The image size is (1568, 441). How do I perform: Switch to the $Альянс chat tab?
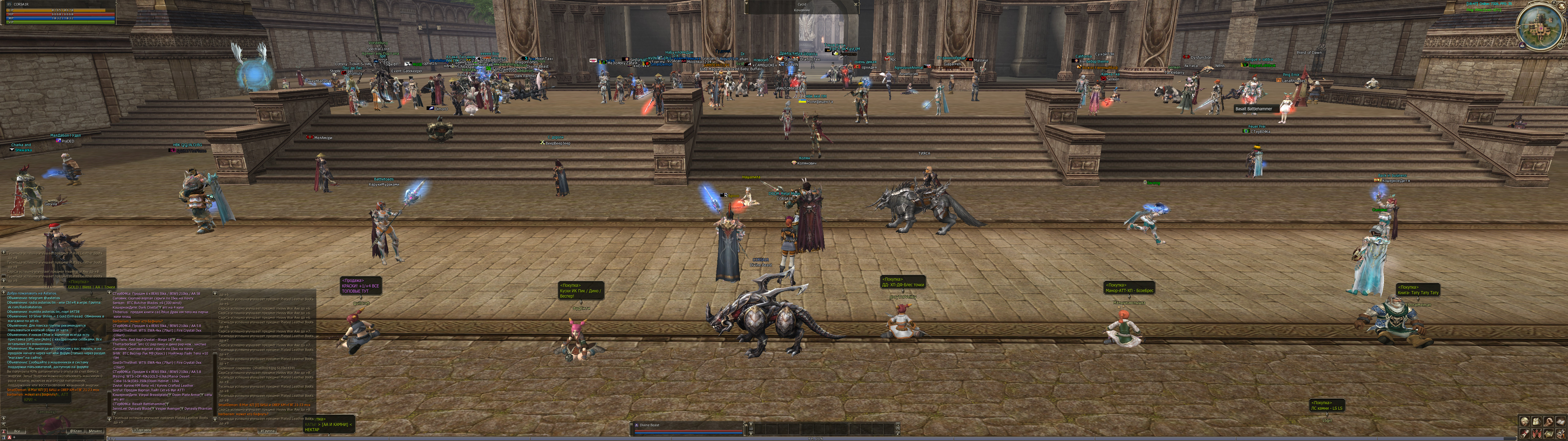pos(96,431)
